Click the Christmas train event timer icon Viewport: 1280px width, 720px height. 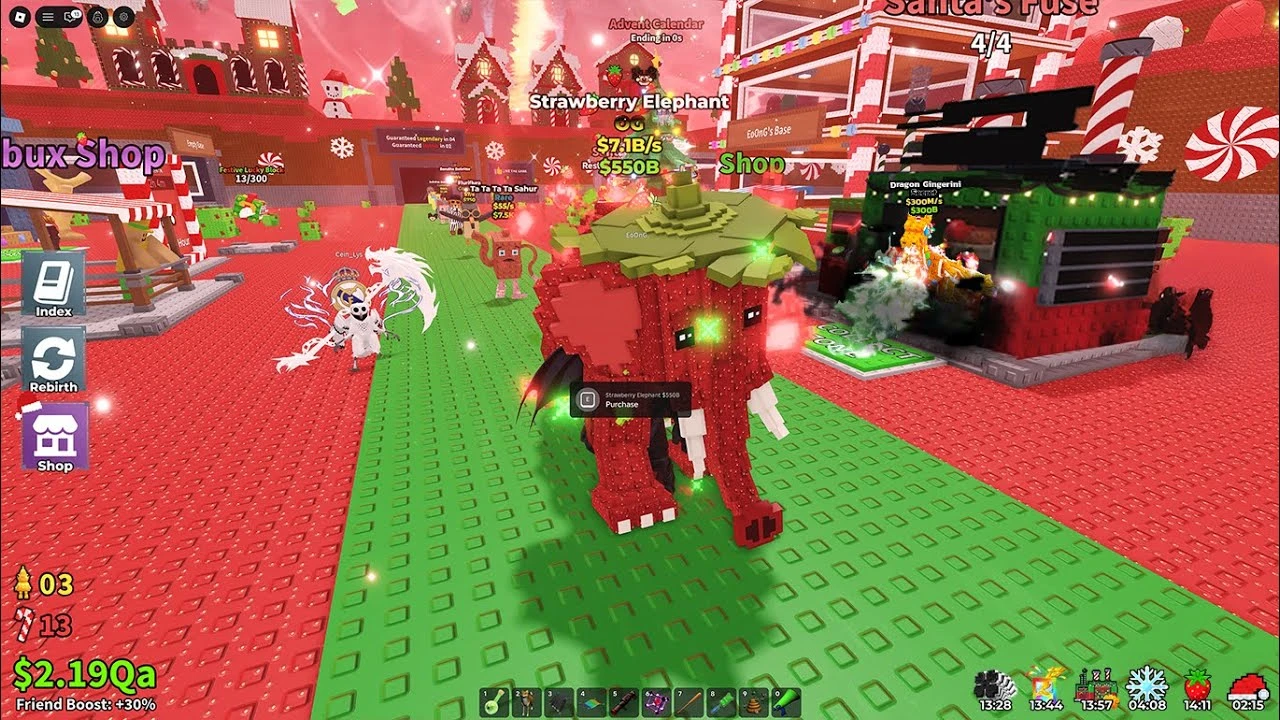(1096, 685)
